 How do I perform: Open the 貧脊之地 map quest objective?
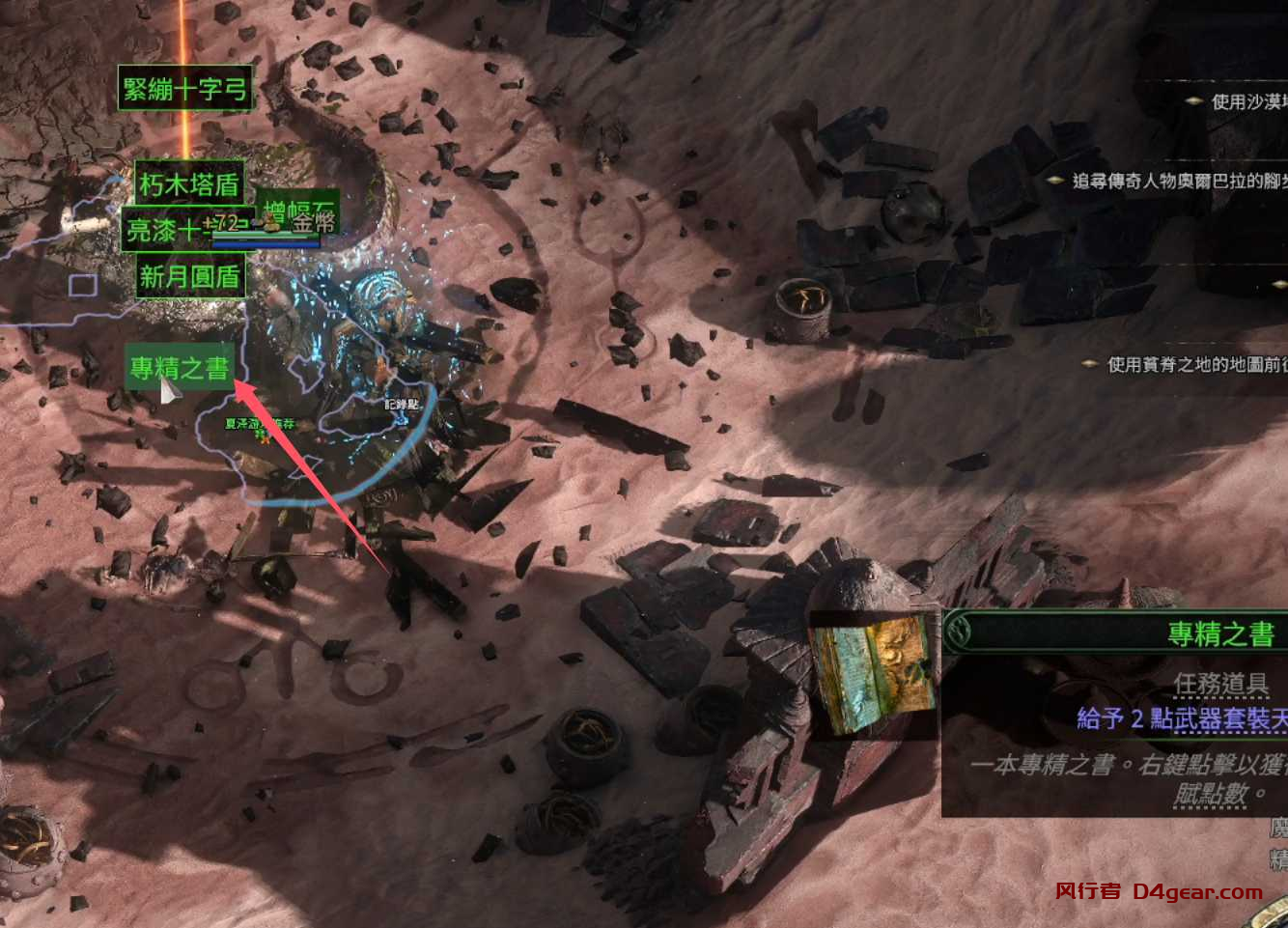pyautogui.click(x=1195, y=364)
